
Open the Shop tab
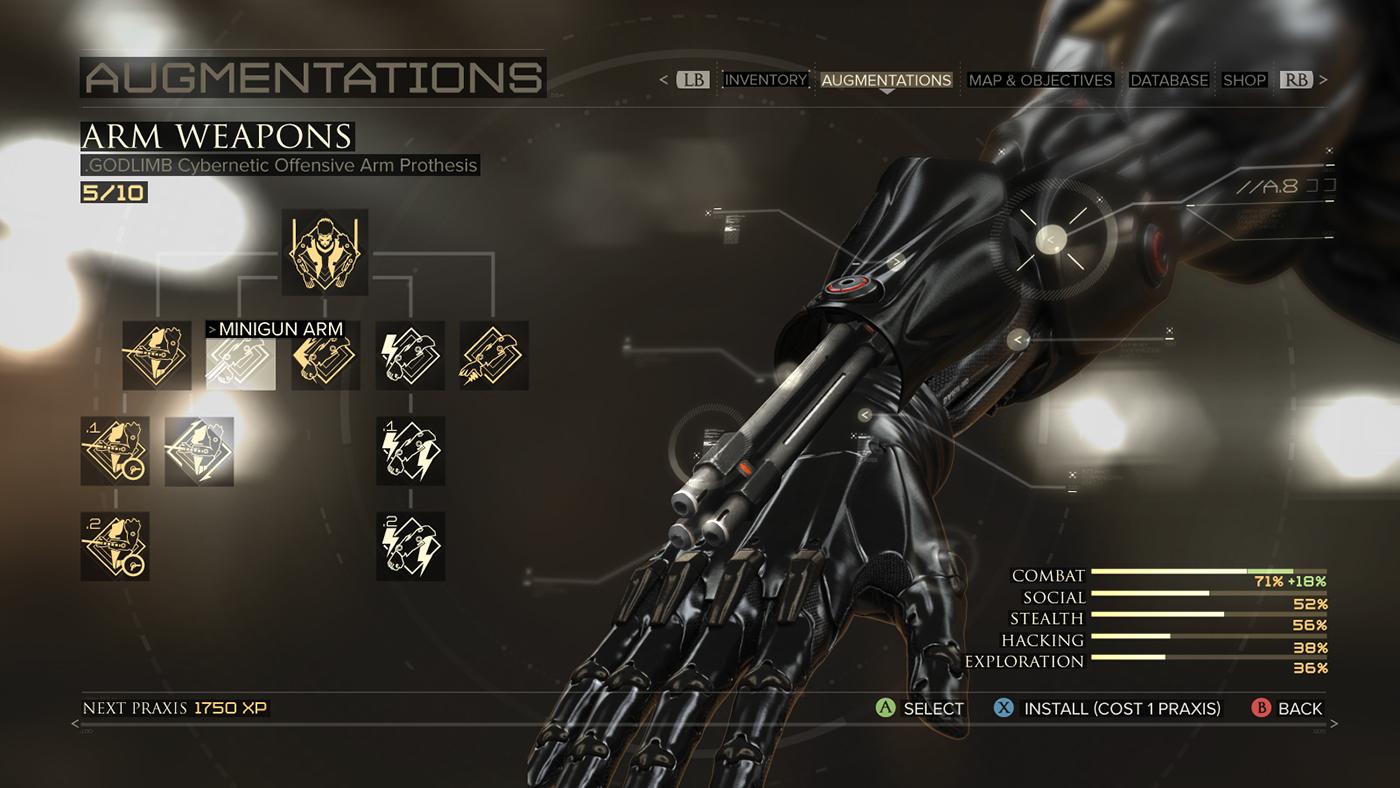click(x=1244, y=80)
